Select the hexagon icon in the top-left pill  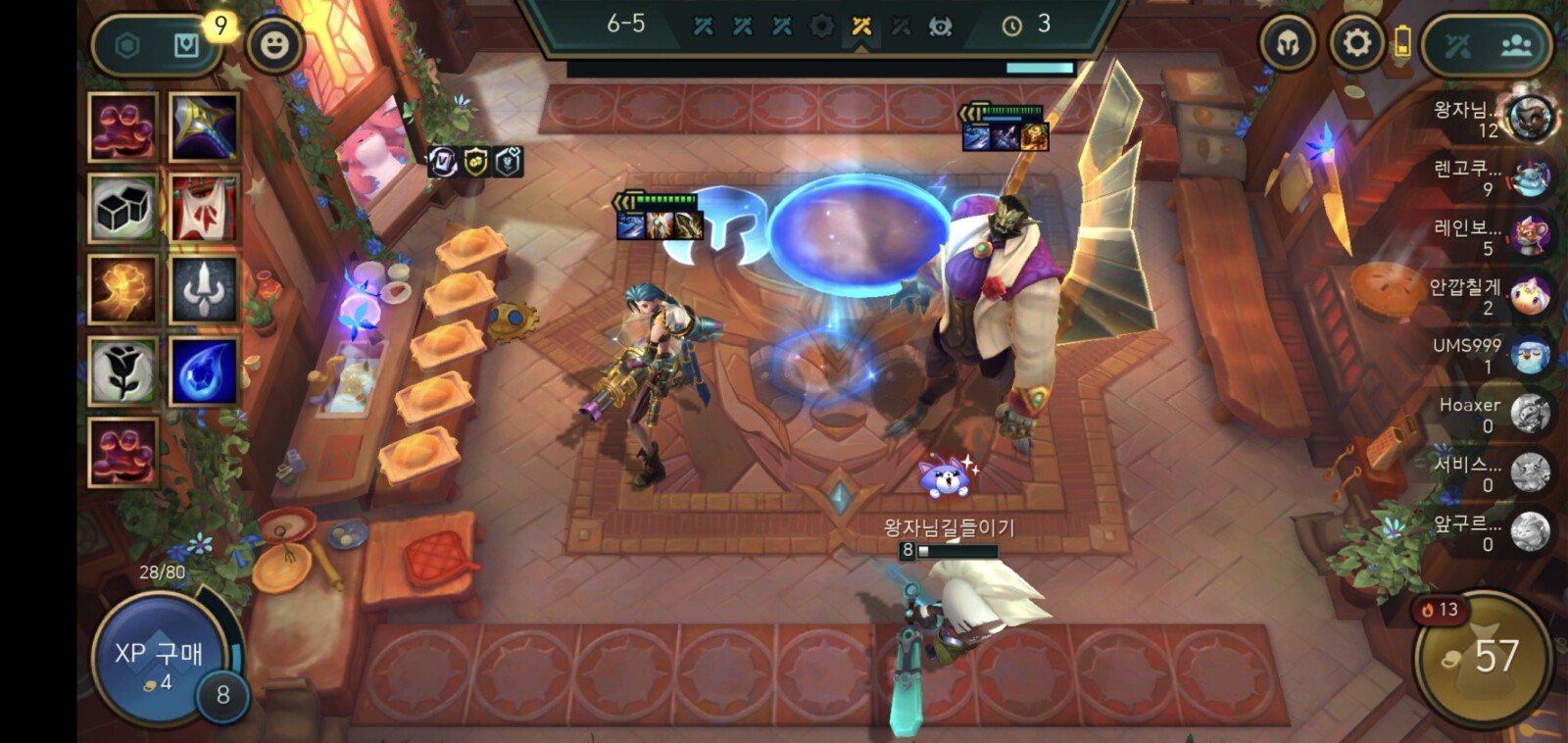tap(127, 45)
